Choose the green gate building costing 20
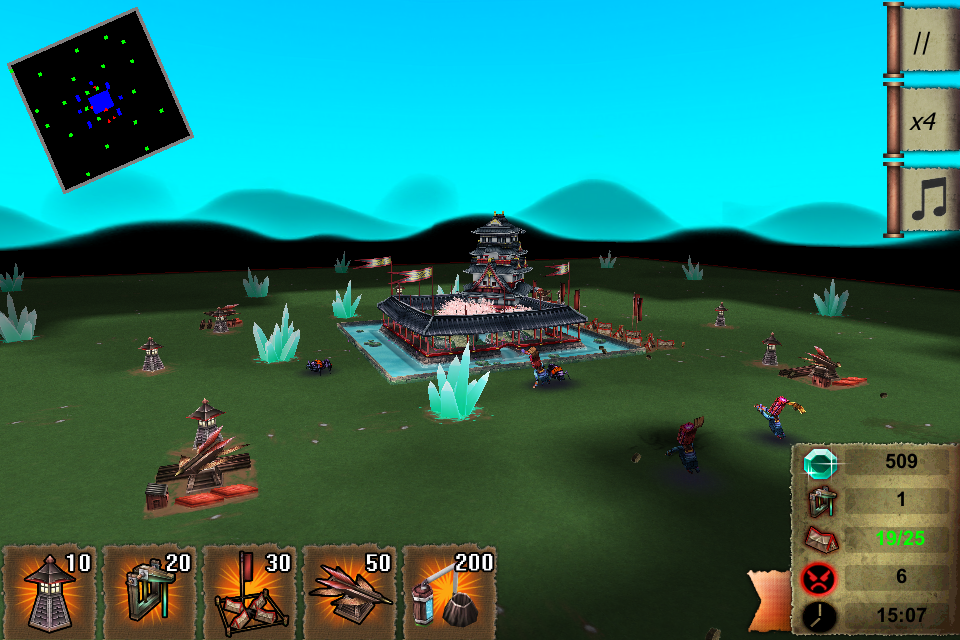 (150, 592)
